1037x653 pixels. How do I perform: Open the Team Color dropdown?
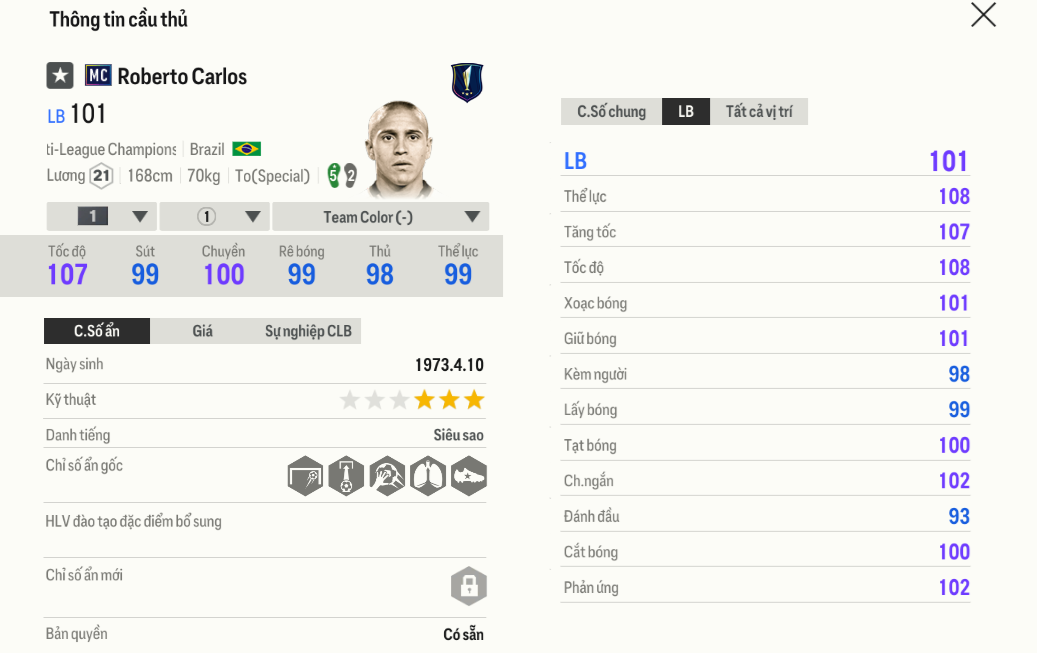381,217
